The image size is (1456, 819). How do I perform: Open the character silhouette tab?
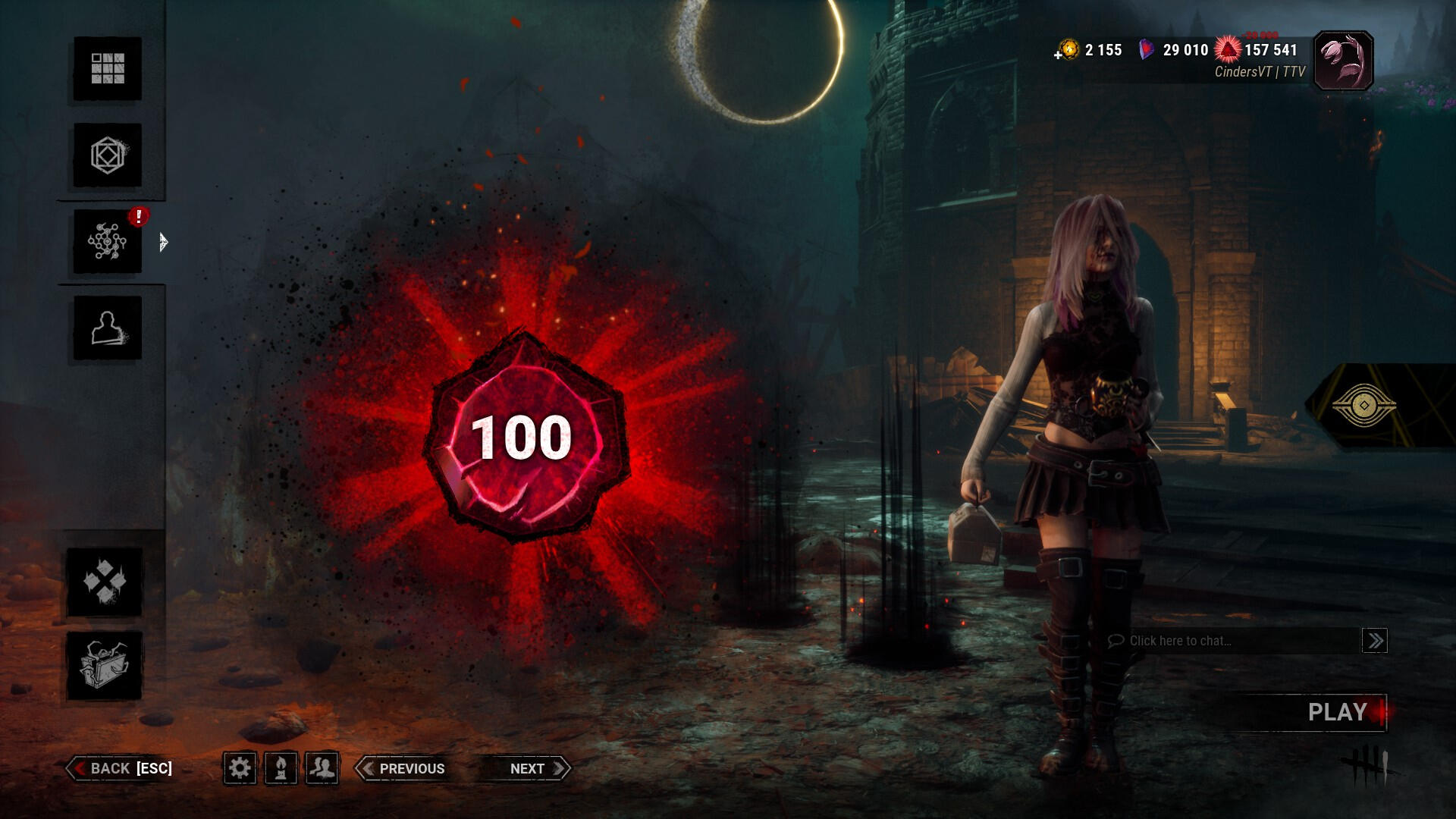(107, 328)
